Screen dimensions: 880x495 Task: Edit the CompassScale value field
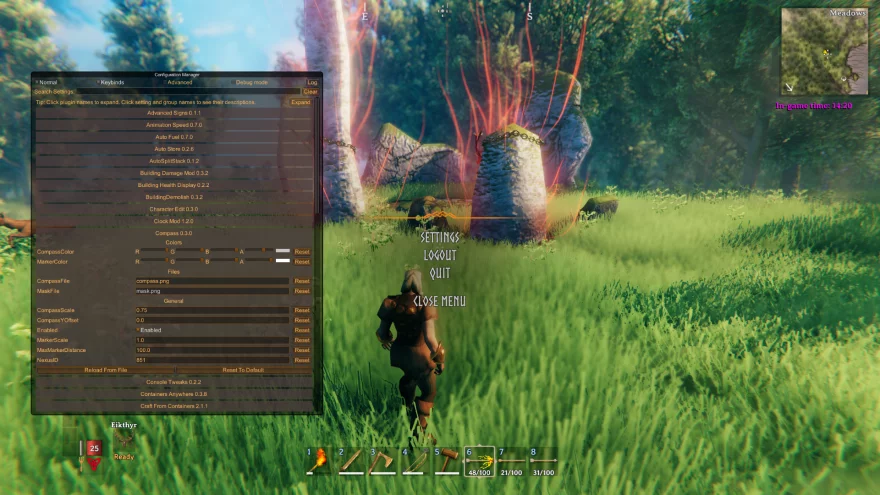[212, 311]
